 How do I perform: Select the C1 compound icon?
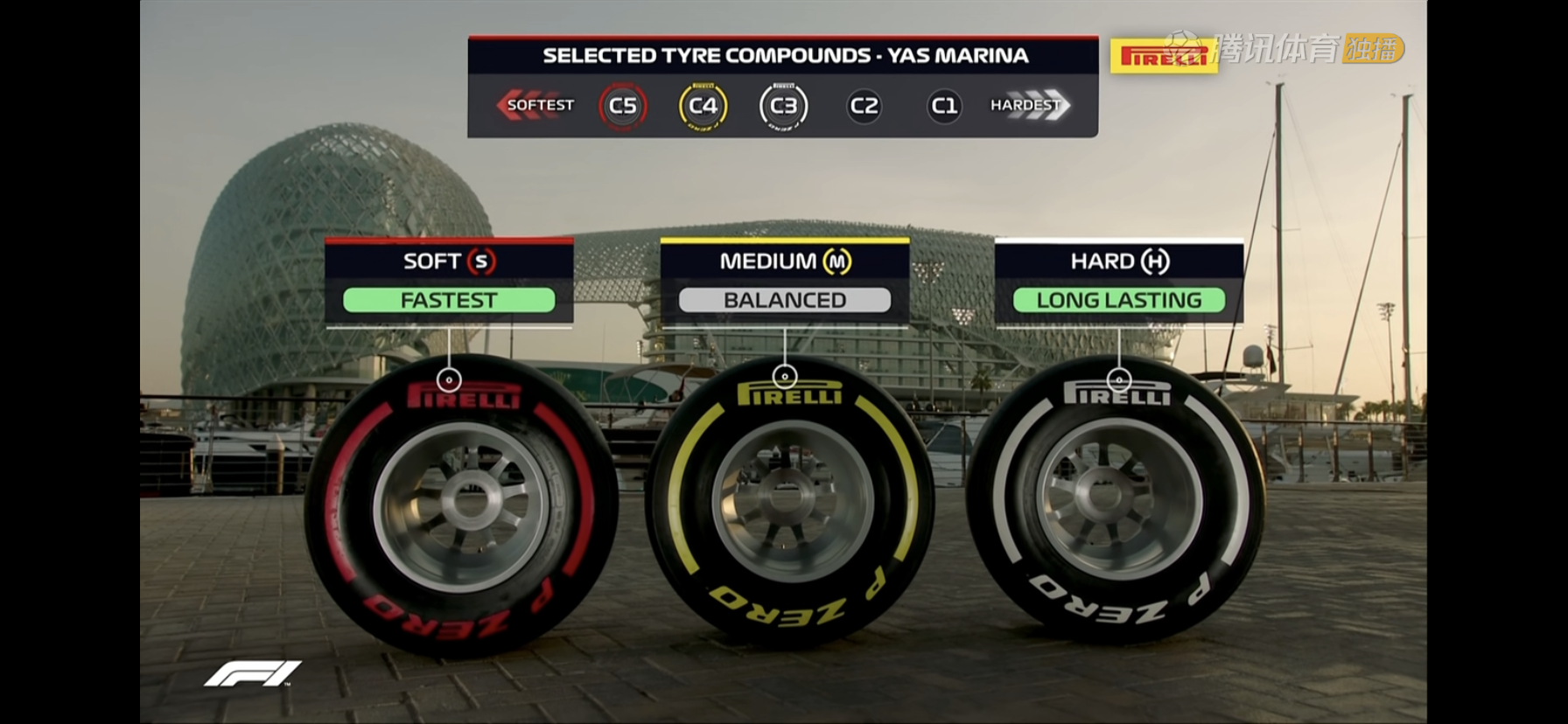click(x=943, y=106)
